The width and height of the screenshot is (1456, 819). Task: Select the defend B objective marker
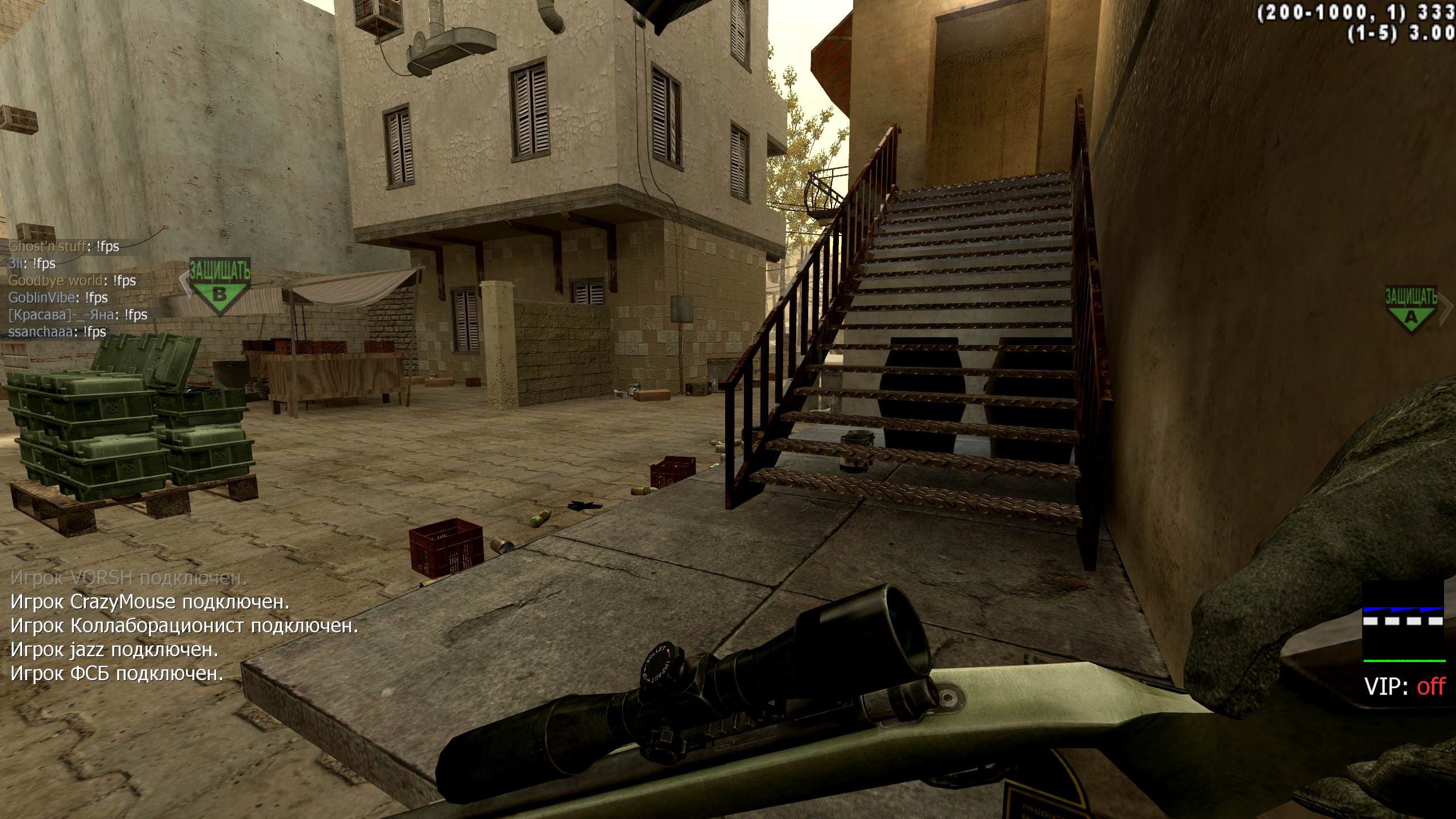pyautogui.click(x=219, y=286)
